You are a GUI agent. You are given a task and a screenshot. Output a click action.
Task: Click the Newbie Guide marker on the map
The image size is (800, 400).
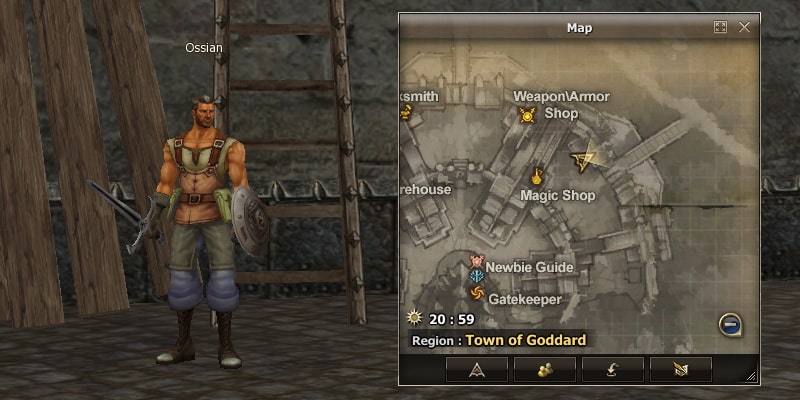click(477, 263)
